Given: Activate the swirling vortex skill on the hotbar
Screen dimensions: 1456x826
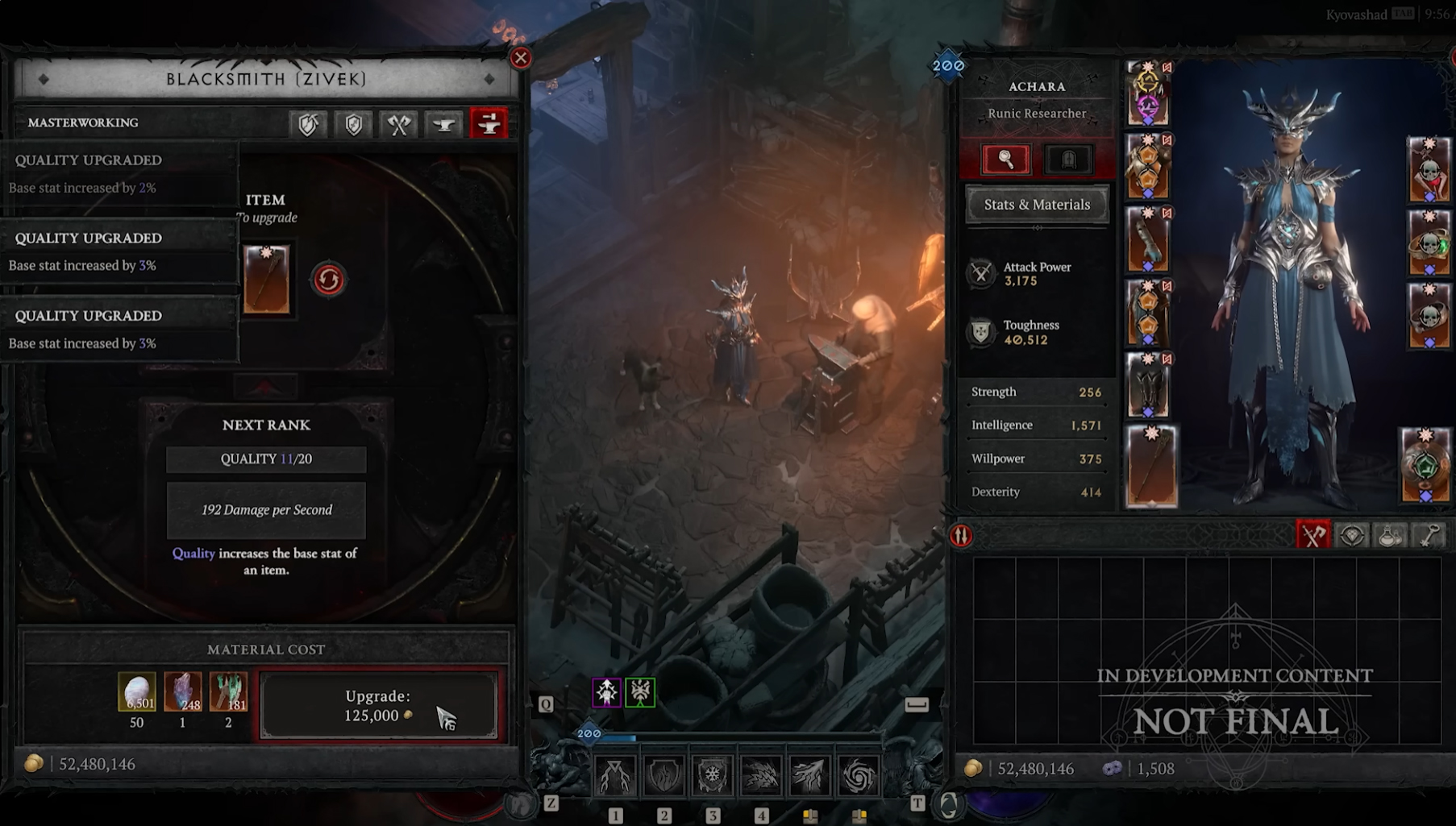Looking at the screenshot, I should (x=858, y=775).
